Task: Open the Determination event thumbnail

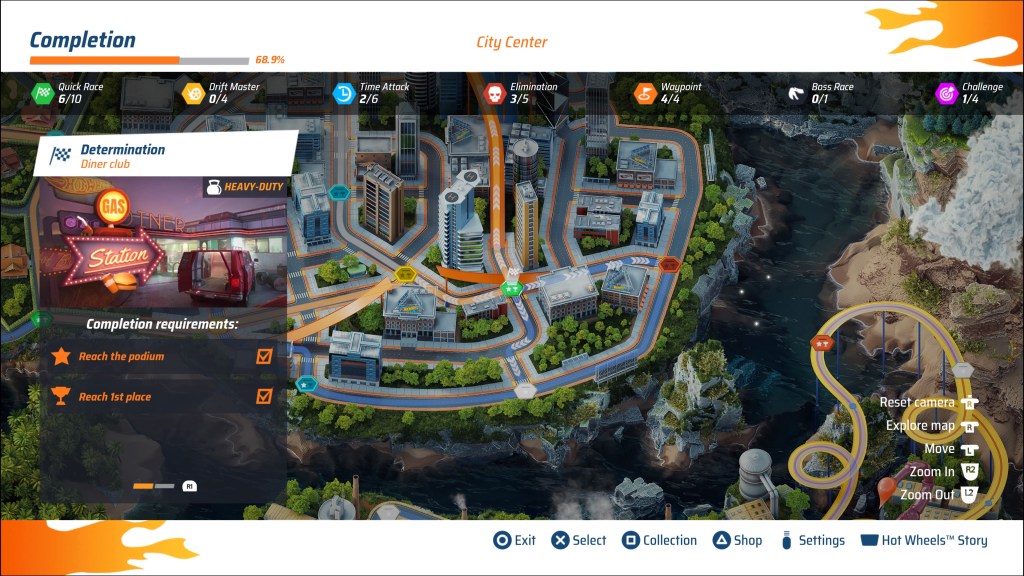Action: (x=163, y=243)
